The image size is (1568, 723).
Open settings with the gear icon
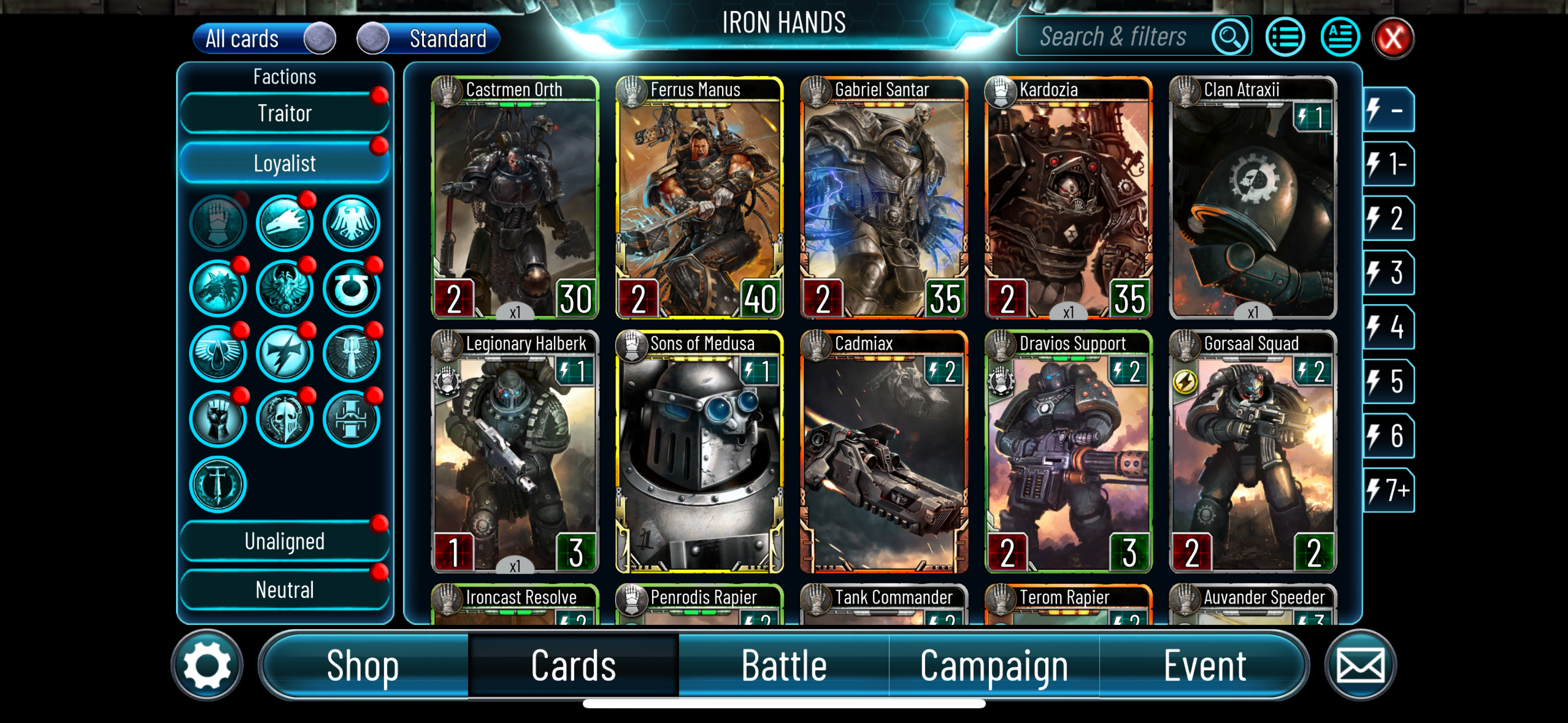tap(207, 665)
